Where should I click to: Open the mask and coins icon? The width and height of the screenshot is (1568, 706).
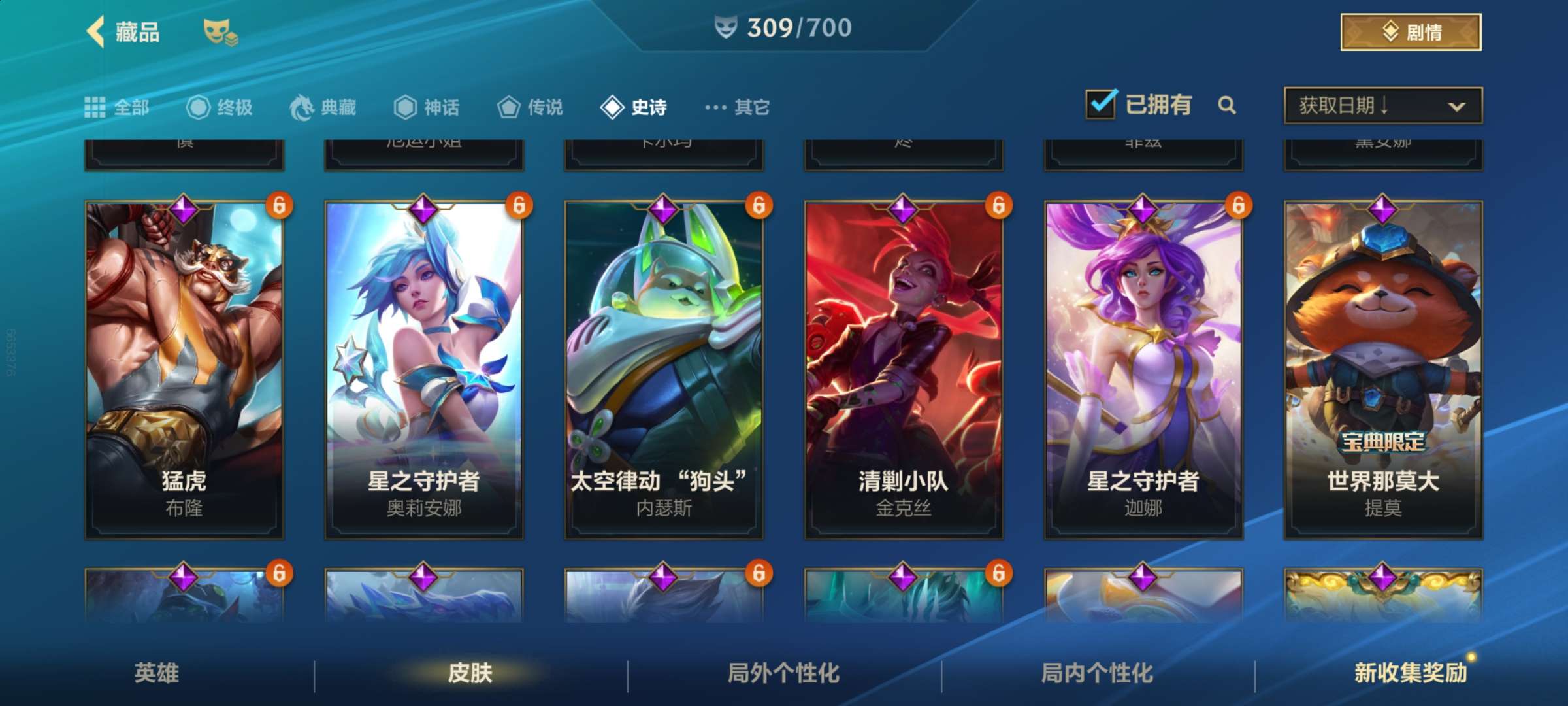pos(220,32)
